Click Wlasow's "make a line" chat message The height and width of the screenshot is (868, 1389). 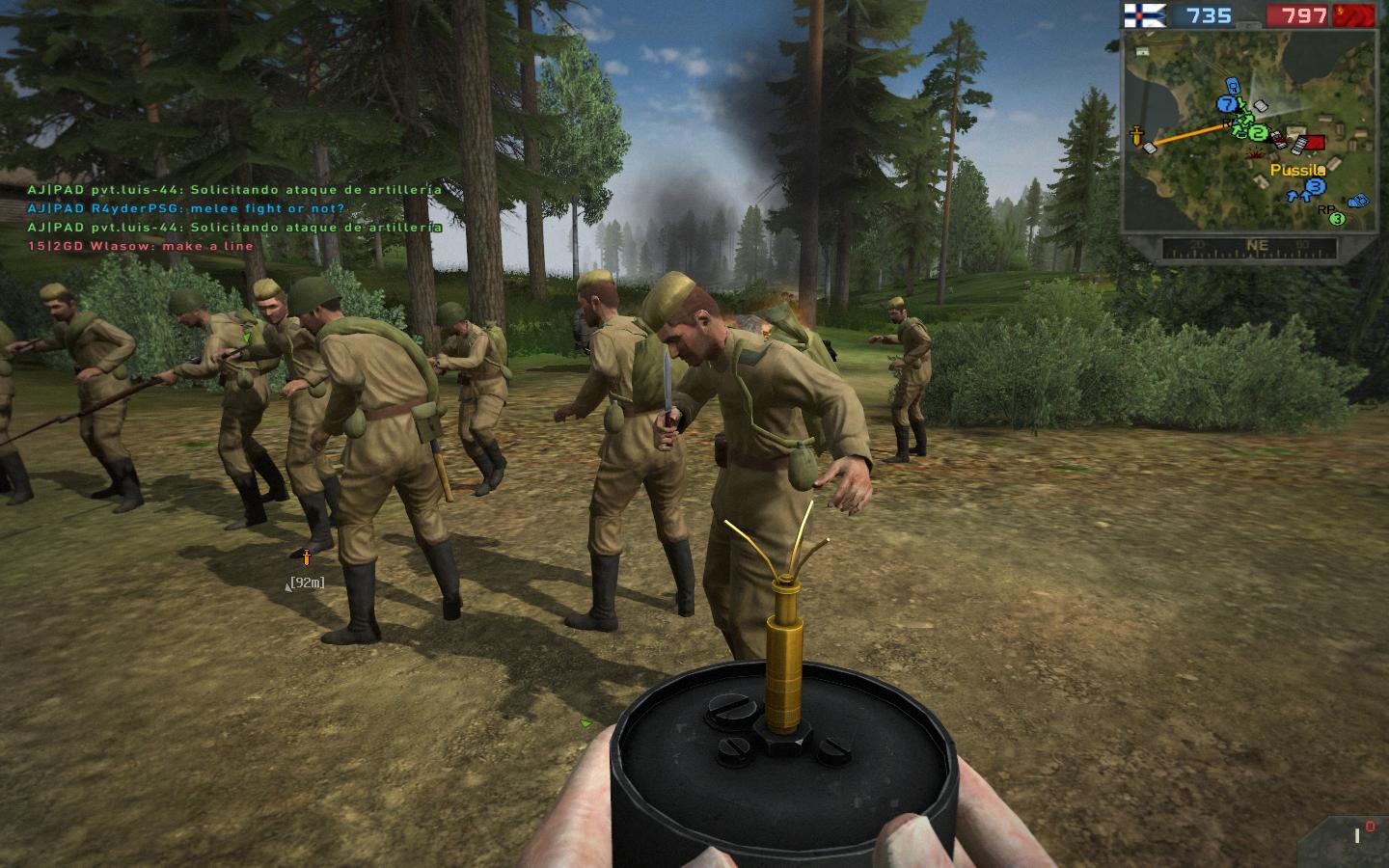(x=141, y=246)
